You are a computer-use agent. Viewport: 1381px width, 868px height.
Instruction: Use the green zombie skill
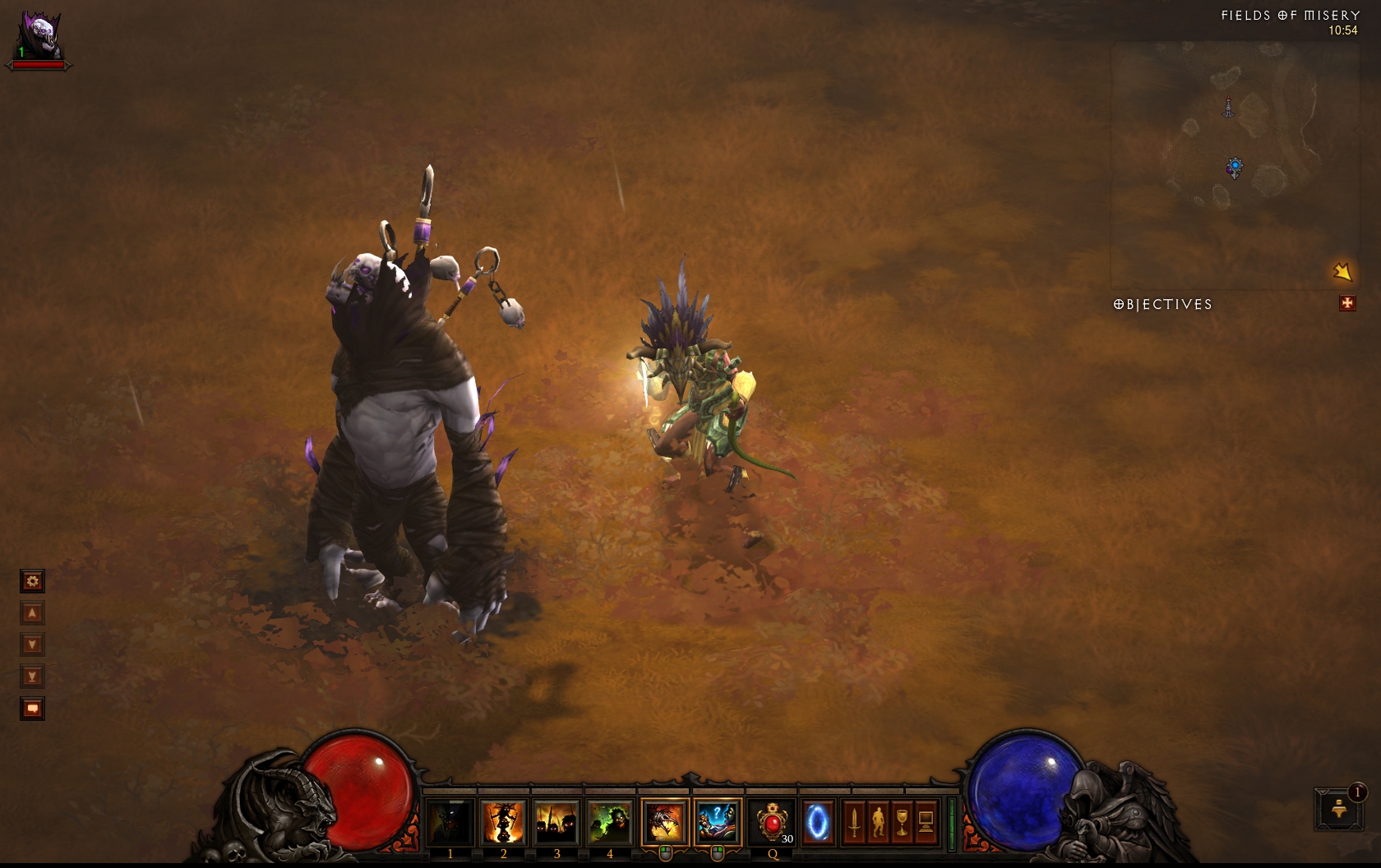point(609,821)
